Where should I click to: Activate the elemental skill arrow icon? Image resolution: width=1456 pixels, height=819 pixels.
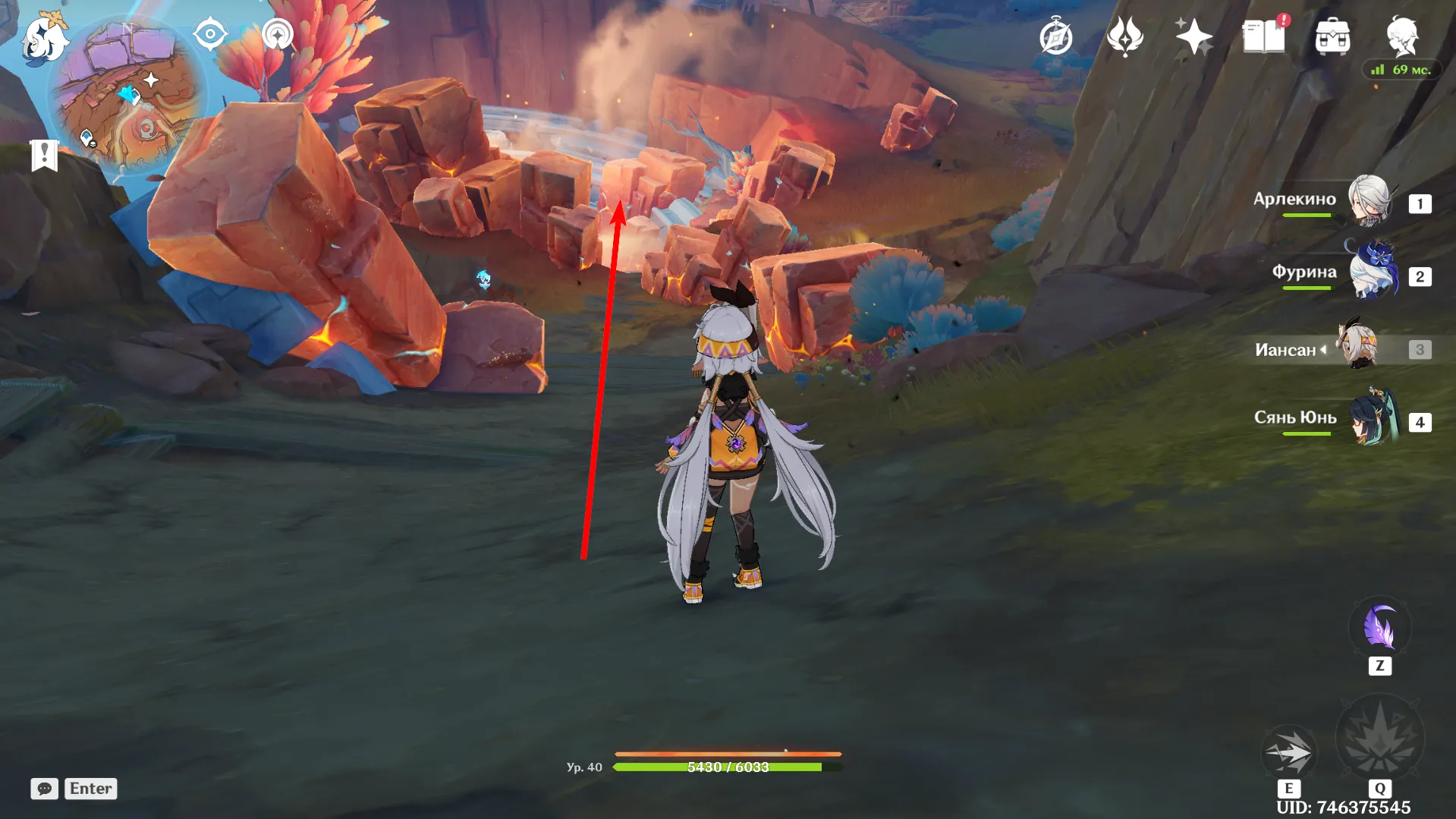tap(1288, 751)
